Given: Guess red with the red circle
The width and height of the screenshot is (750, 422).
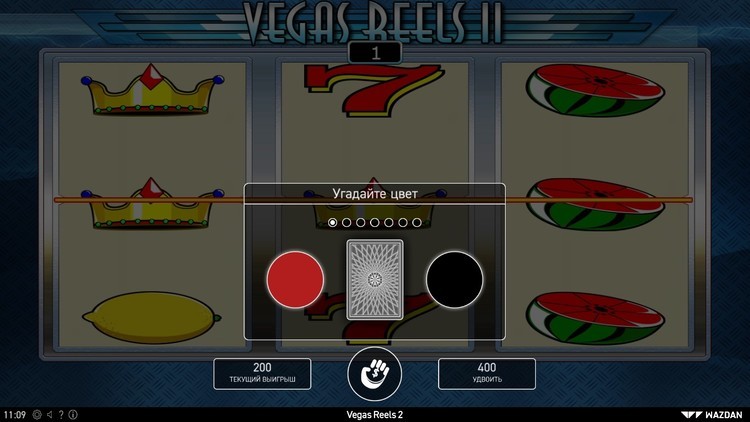Looking at the screenshot, I should pos(295,279).
